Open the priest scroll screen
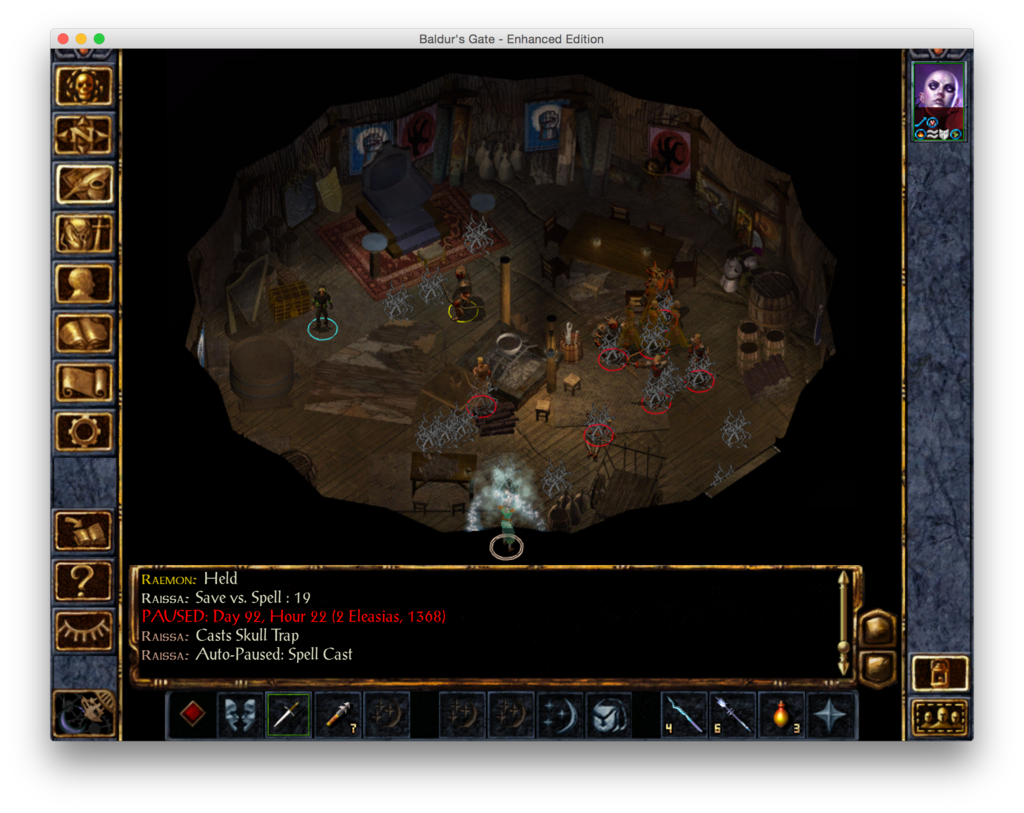1024x813 pixels. [x=84, y=382]
